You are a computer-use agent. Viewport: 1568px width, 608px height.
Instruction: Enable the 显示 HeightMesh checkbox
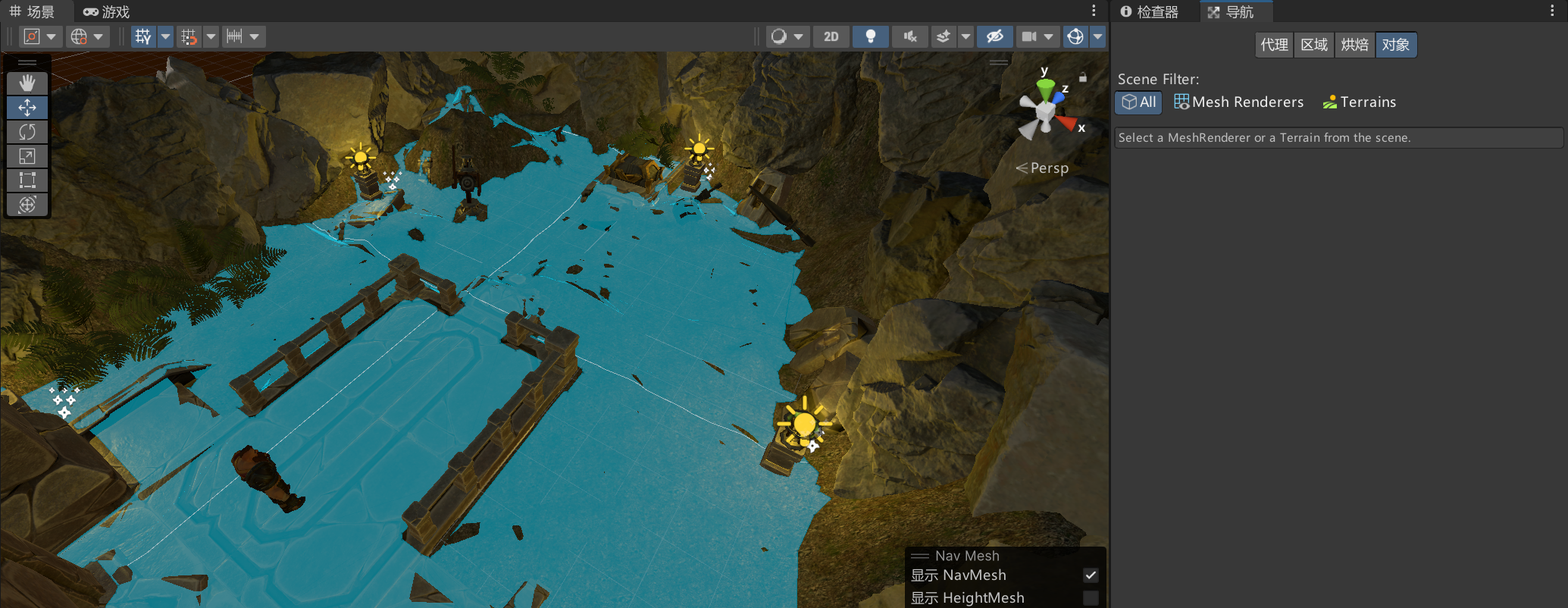[x=1091, y=598]
